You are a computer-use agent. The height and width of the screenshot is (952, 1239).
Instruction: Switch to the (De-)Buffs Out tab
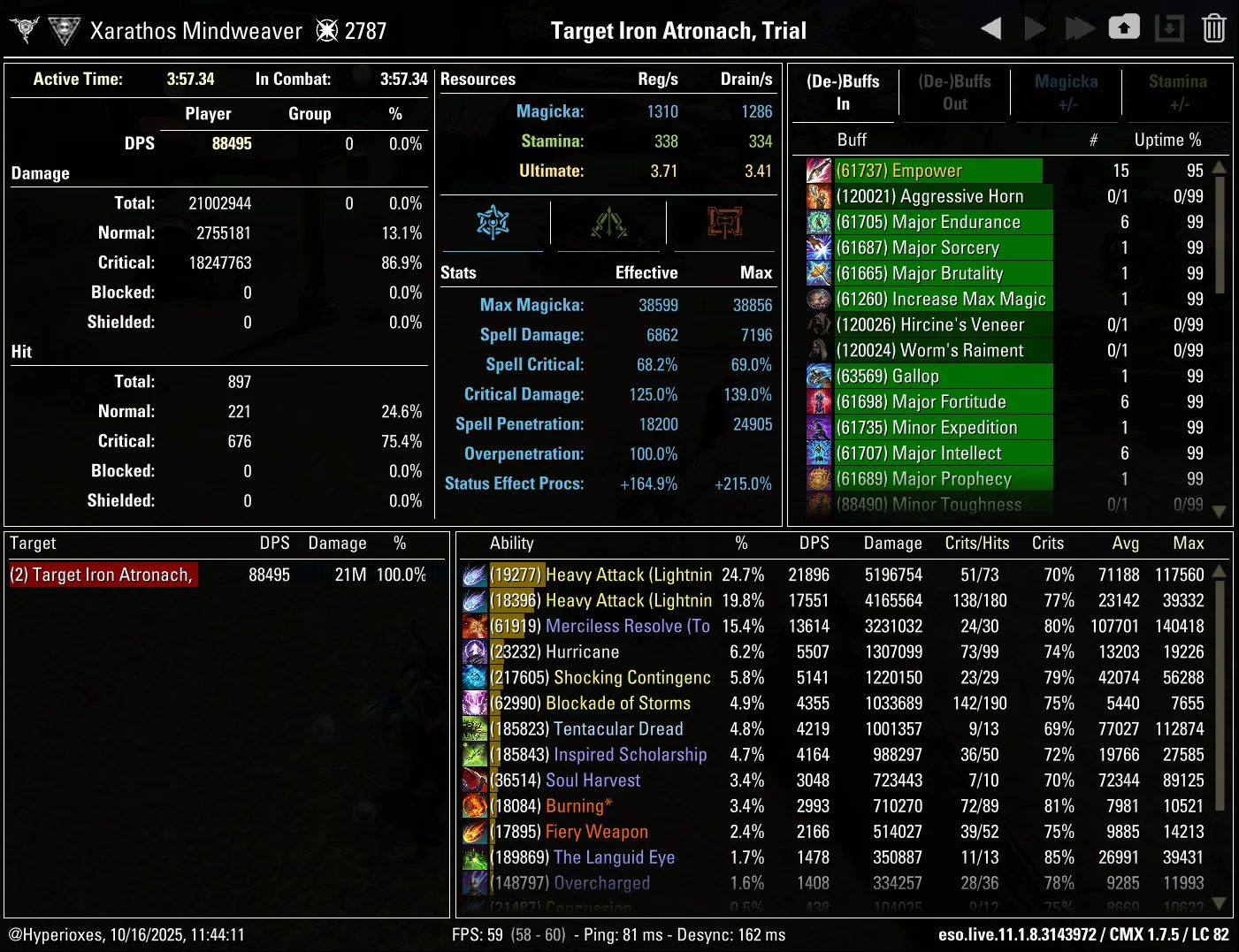[954, 93]
